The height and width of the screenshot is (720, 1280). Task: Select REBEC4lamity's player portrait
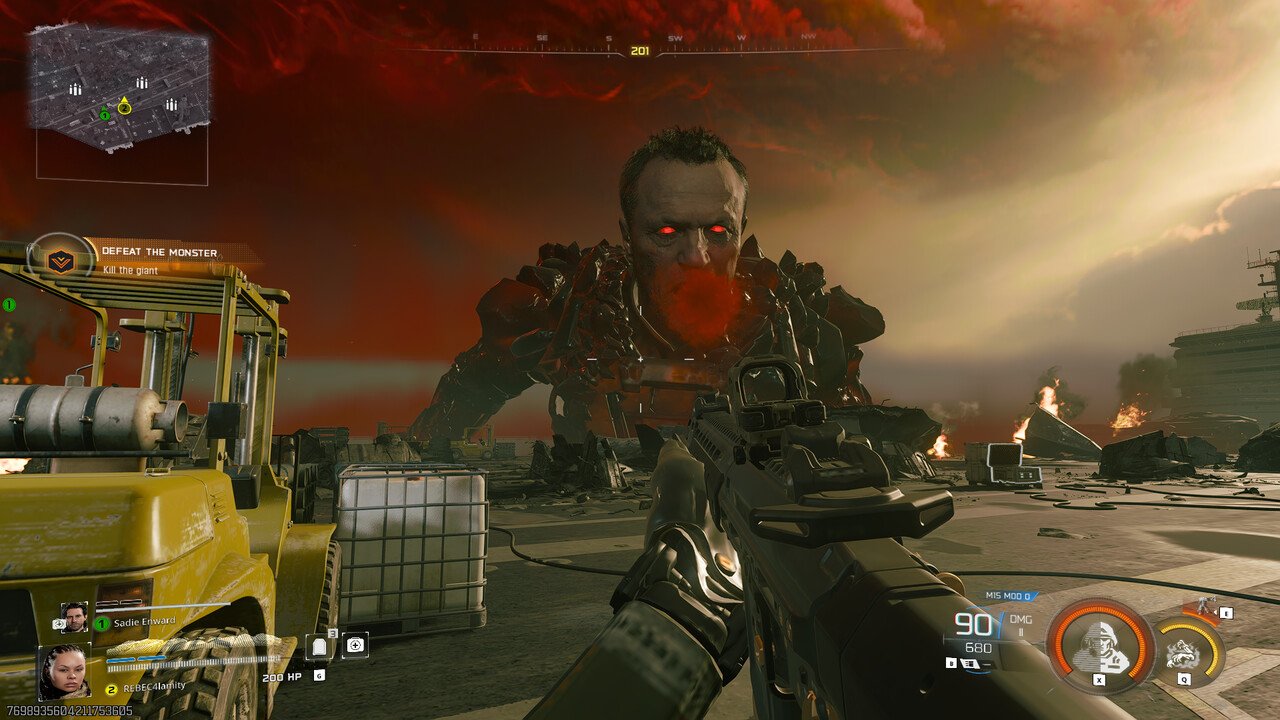click(x=64, y=672)
